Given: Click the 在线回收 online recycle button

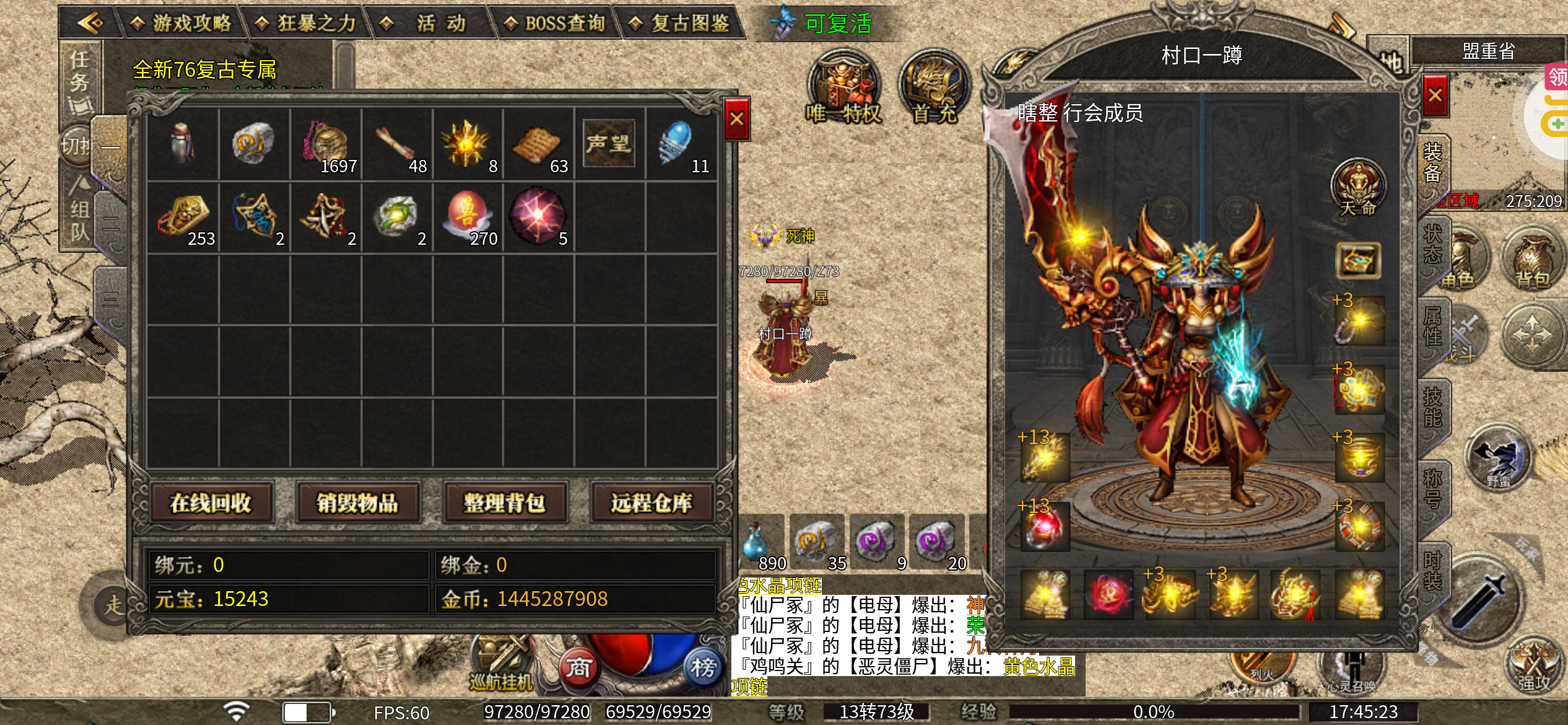Looking at the screenshot, I should (211, 503).
